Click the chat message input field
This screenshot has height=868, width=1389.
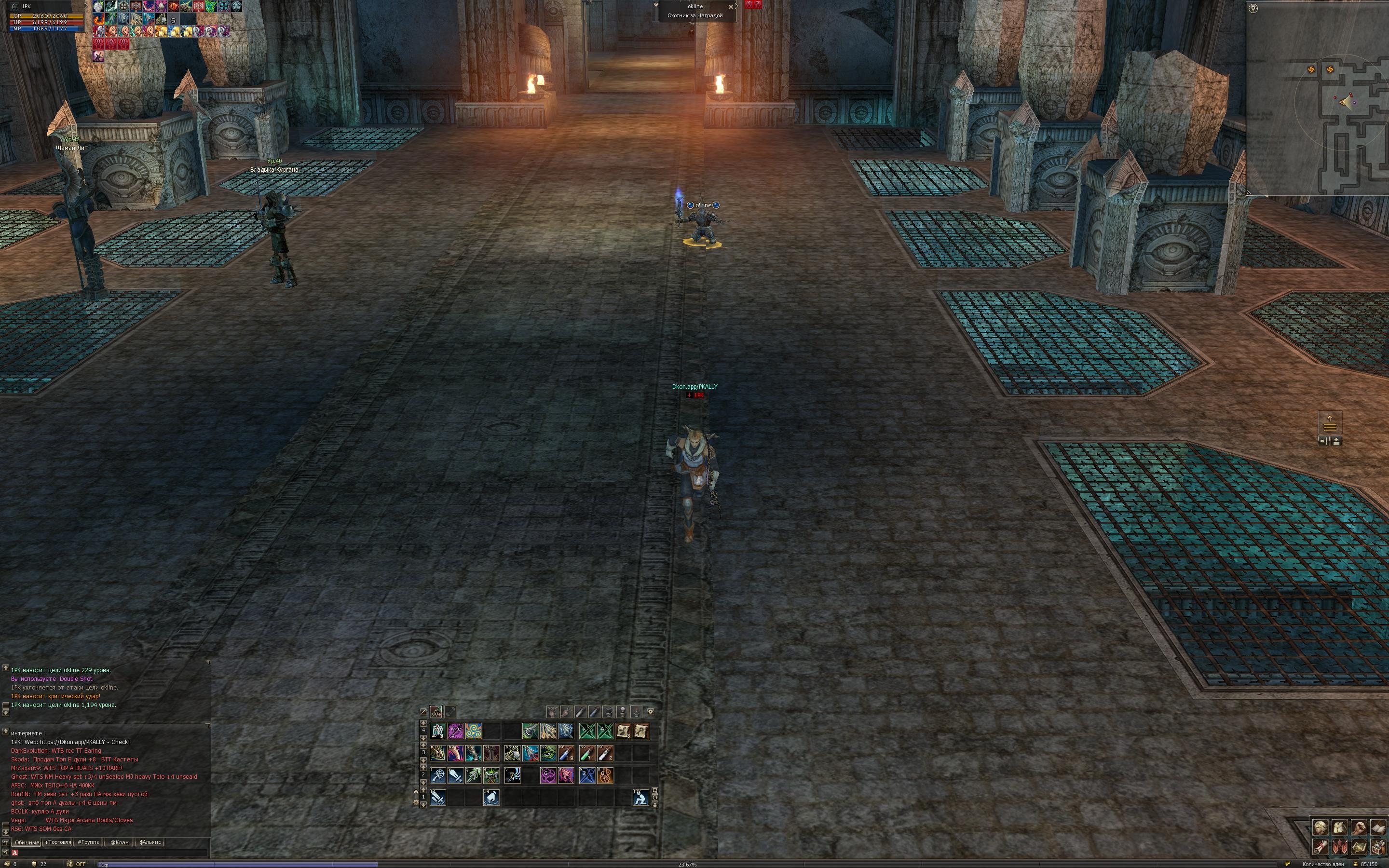click(109, 853)
